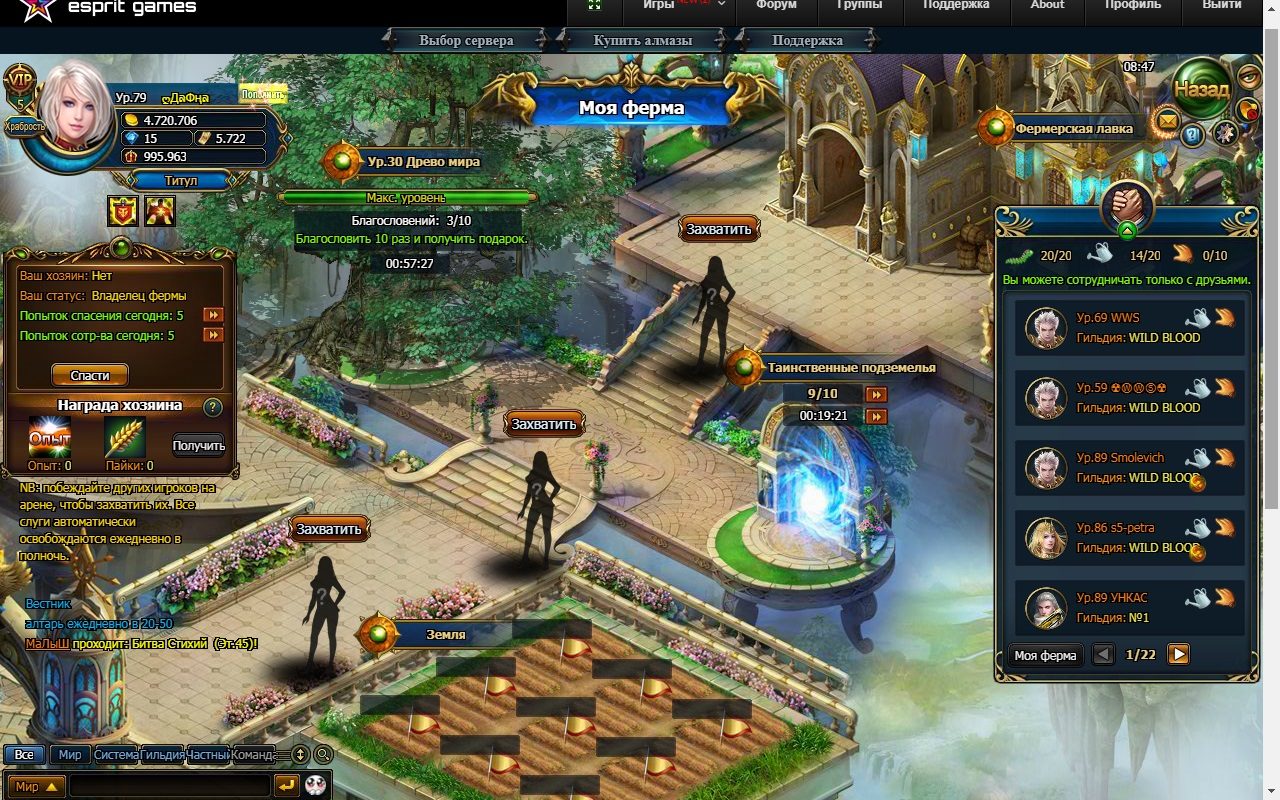Open the Выбор сервера menu
The height and width of the screenshot is (800, 1280).
pyautogui.click(x=466, y=41)
